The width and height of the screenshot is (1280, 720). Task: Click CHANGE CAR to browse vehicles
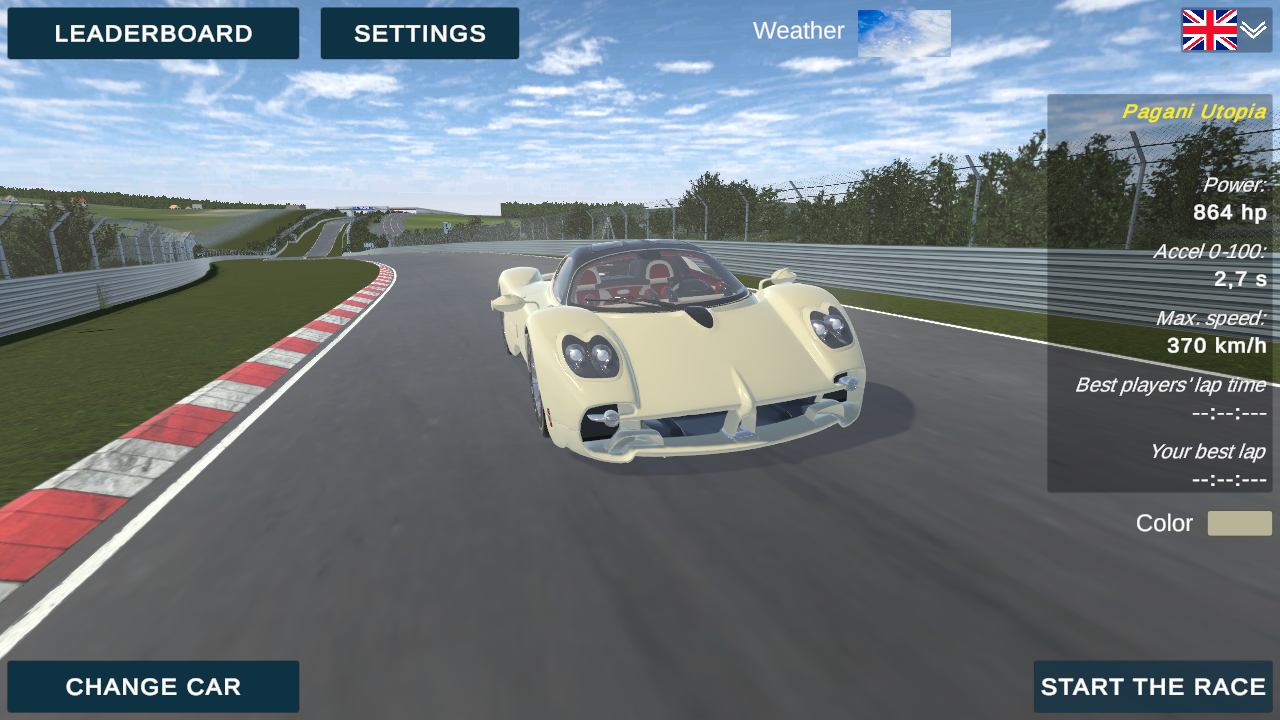tap(153, 687)
